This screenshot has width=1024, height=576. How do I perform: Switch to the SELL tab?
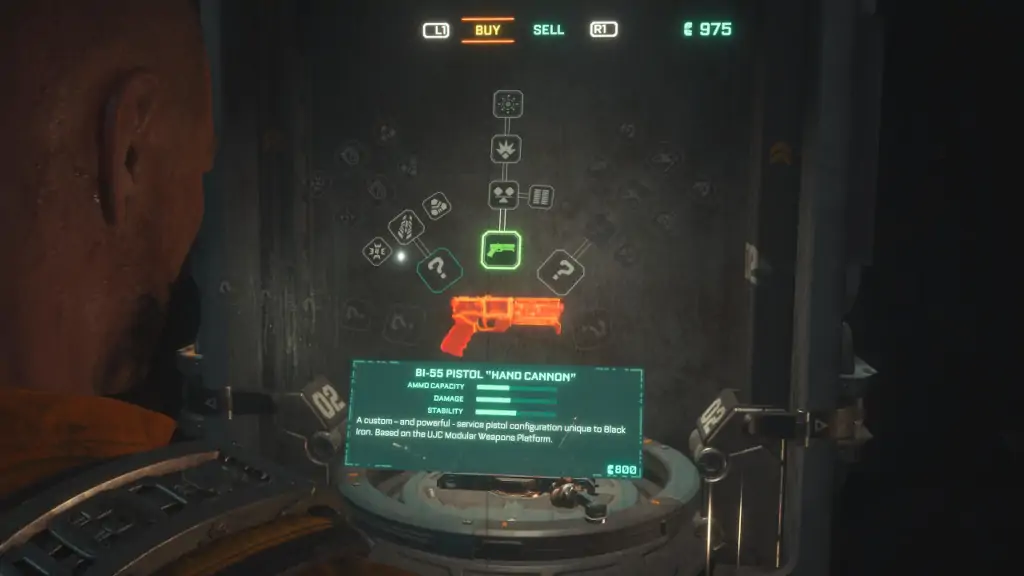[548, 30]
